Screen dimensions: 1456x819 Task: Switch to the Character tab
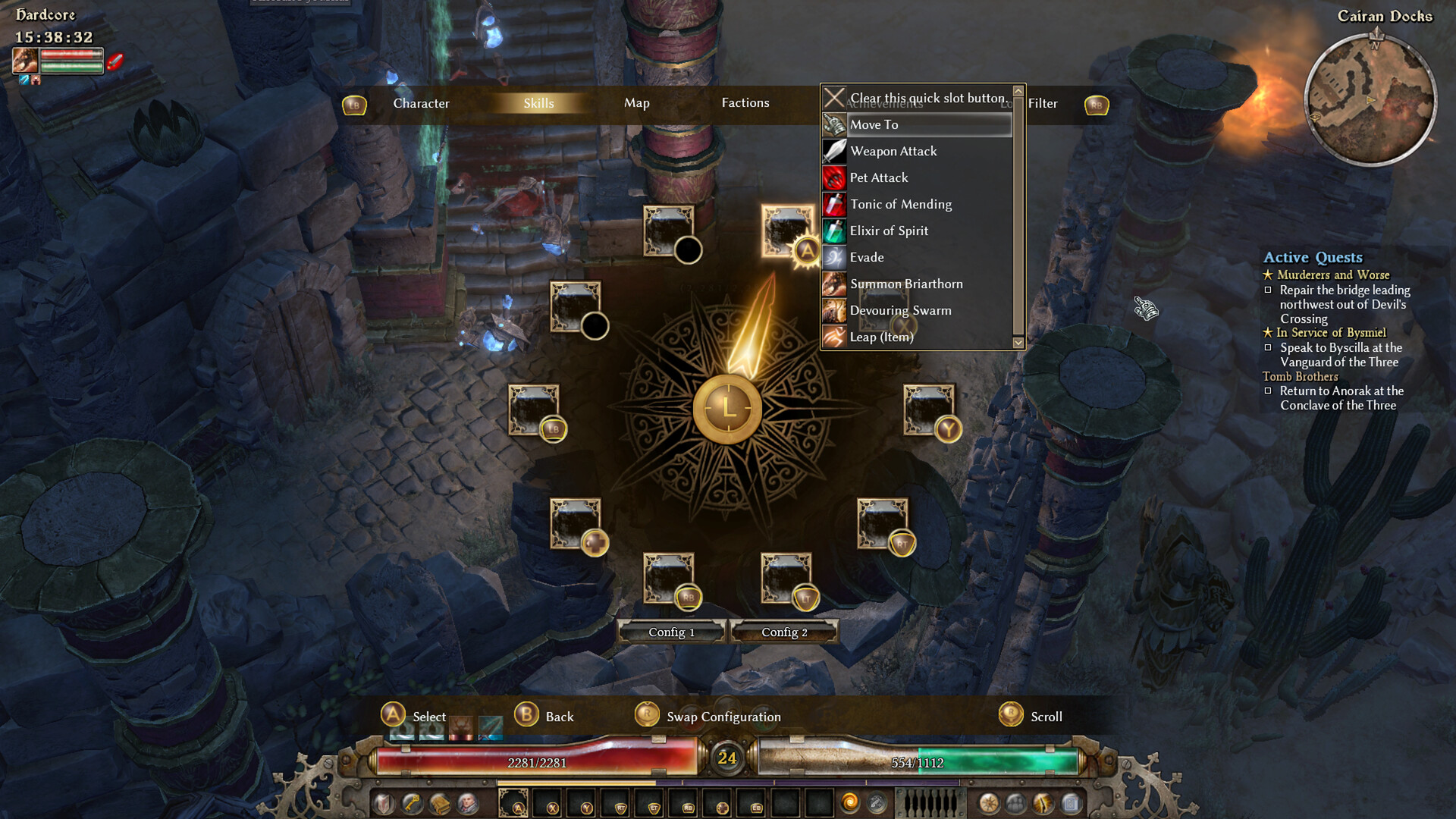[x=421, y=103]
